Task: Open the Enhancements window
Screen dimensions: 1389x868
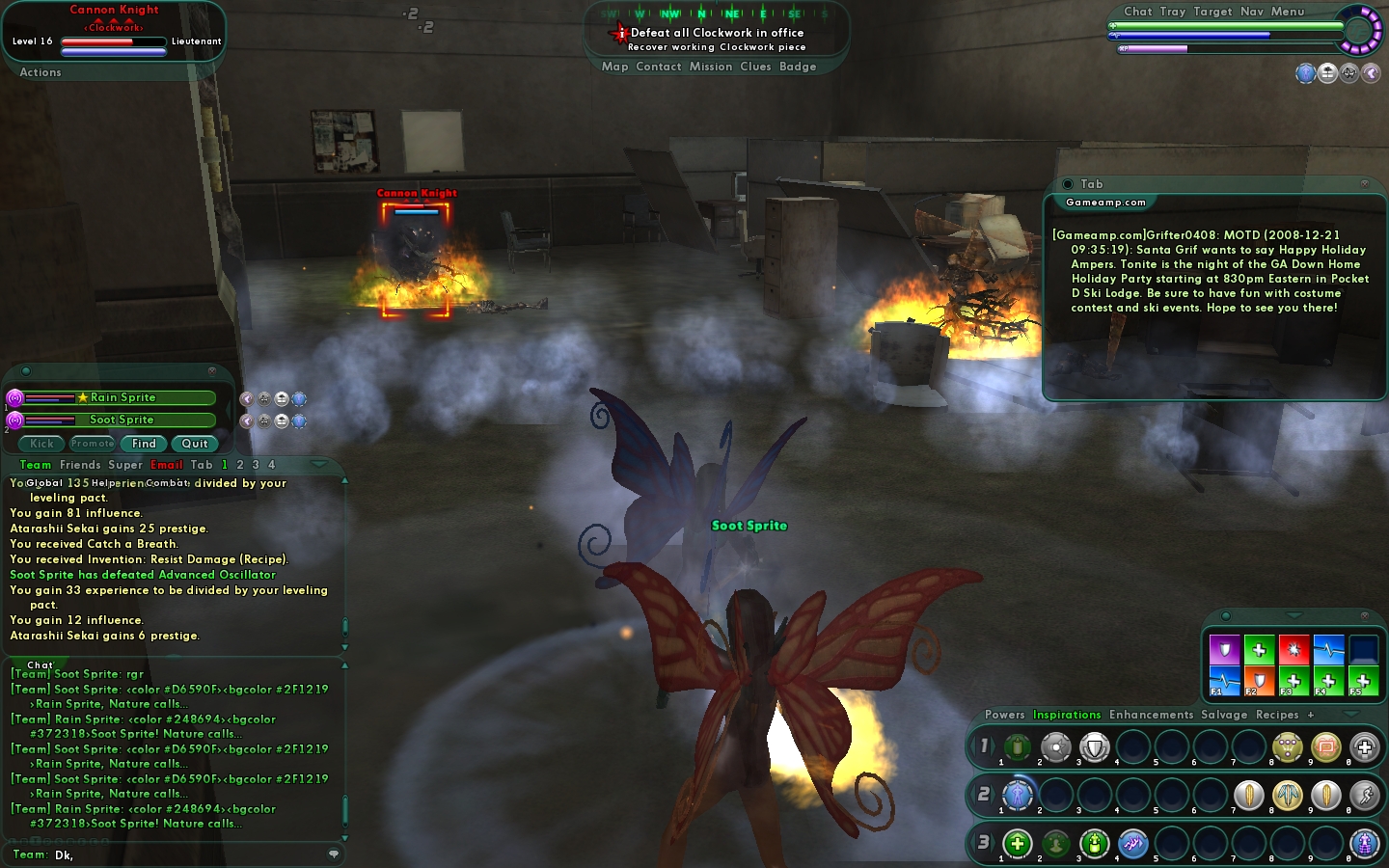Action: [x=1151, y=715]
